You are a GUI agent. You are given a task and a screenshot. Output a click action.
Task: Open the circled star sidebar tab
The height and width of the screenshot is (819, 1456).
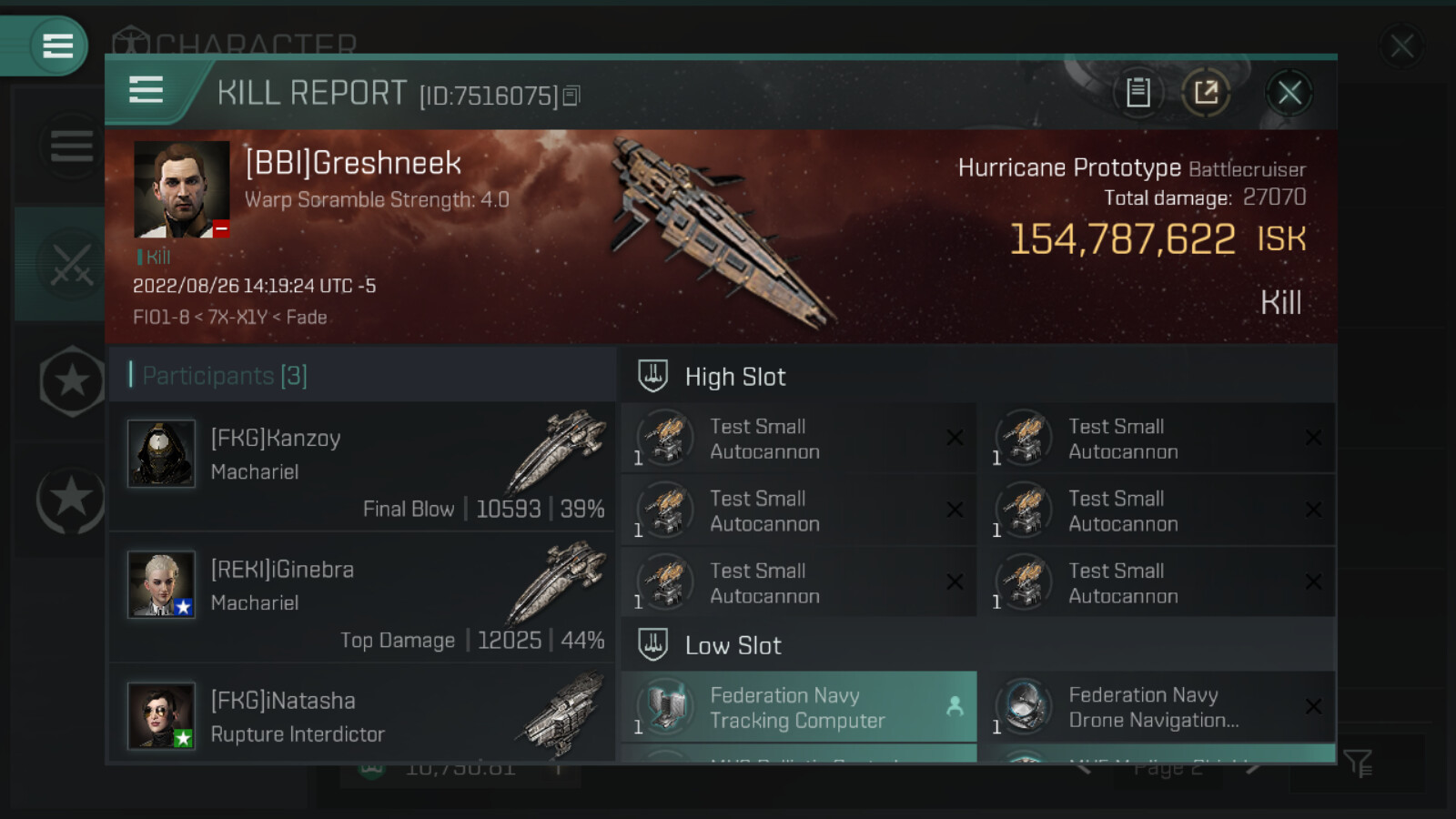70,499
